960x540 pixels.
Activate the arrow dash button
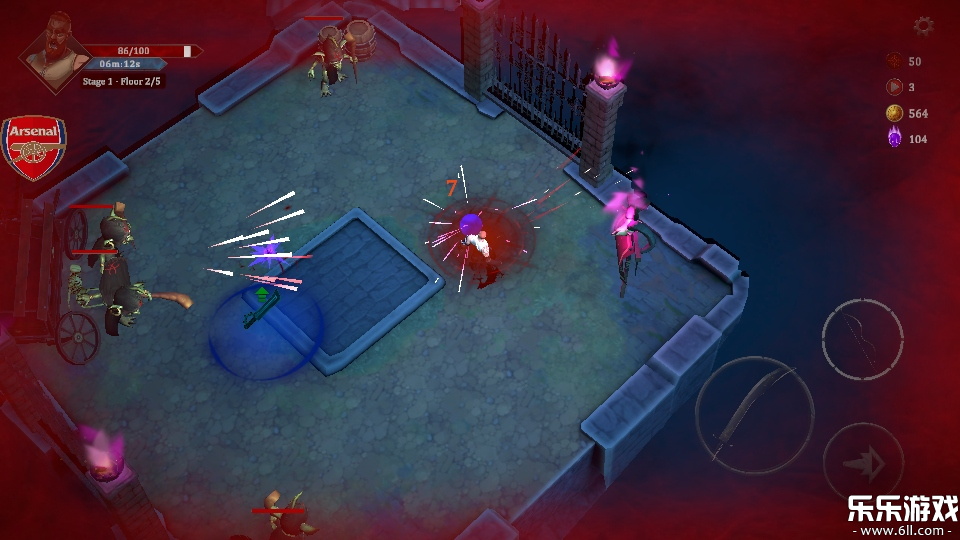pos(862,461)
